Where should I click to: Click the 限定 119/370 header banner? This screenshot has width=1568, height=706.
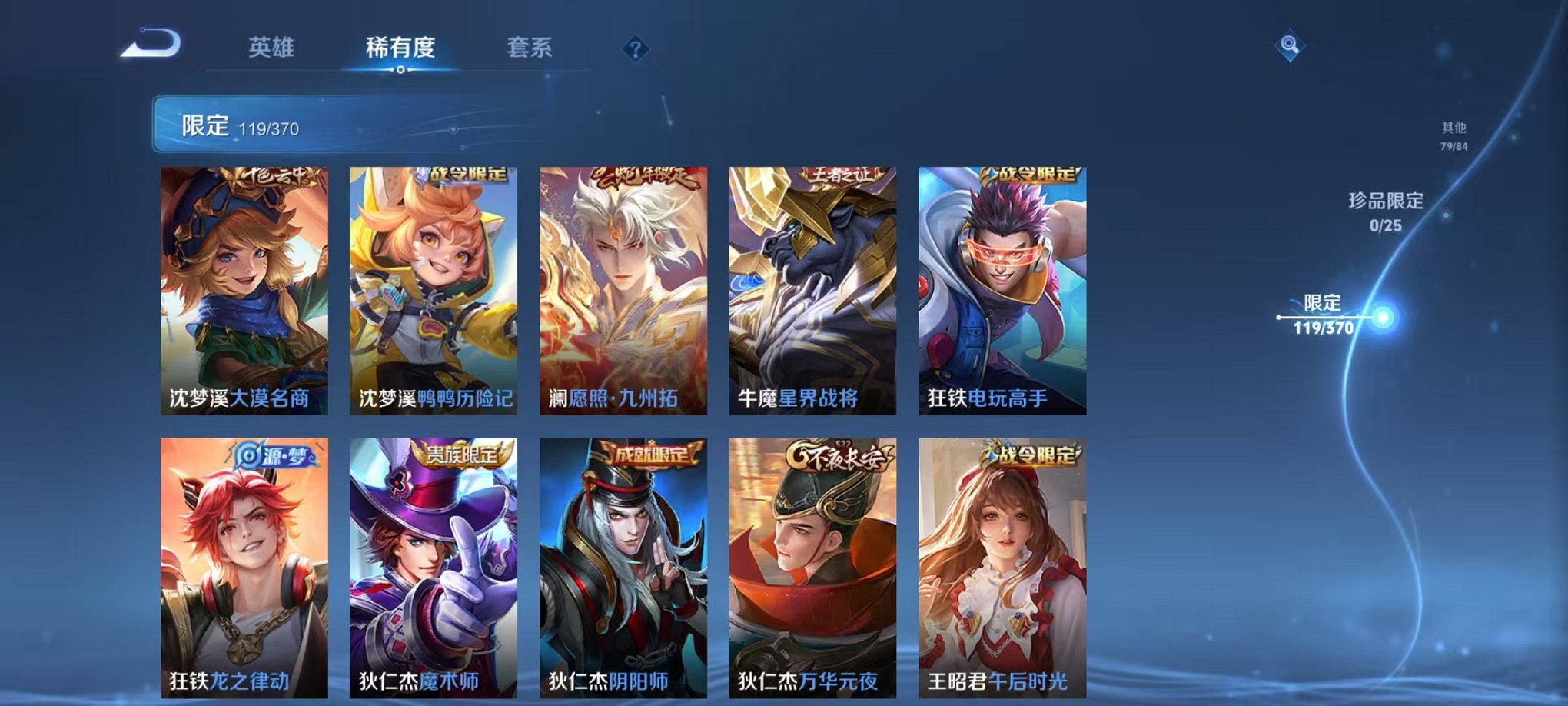[x=246, y=123]
